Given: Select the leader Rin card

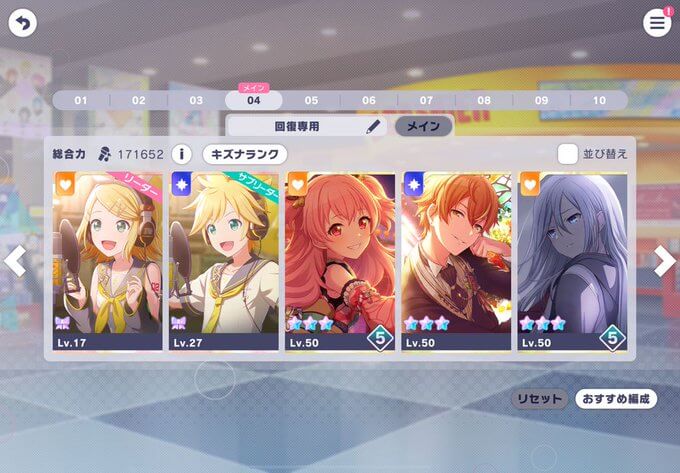Looking at the screenshot, I should (x=108, y=261).
